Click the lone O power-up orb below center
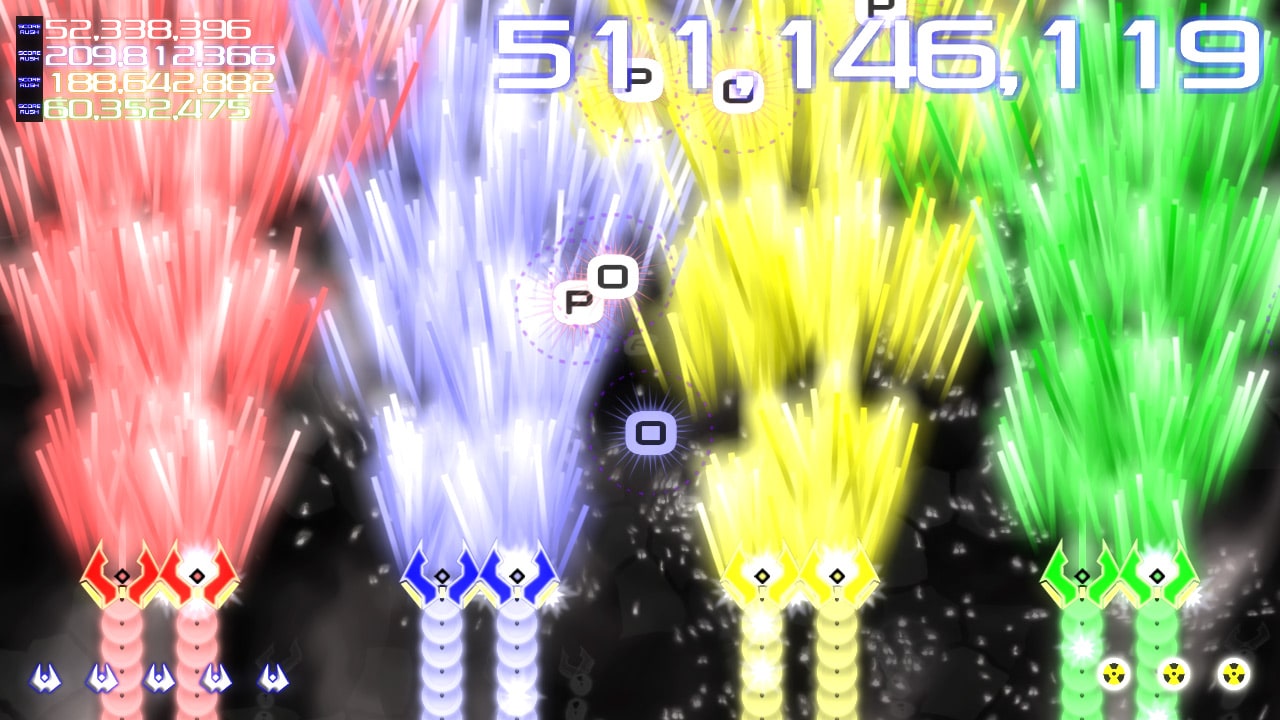1280x720 pixels. [x=652, y=434]
